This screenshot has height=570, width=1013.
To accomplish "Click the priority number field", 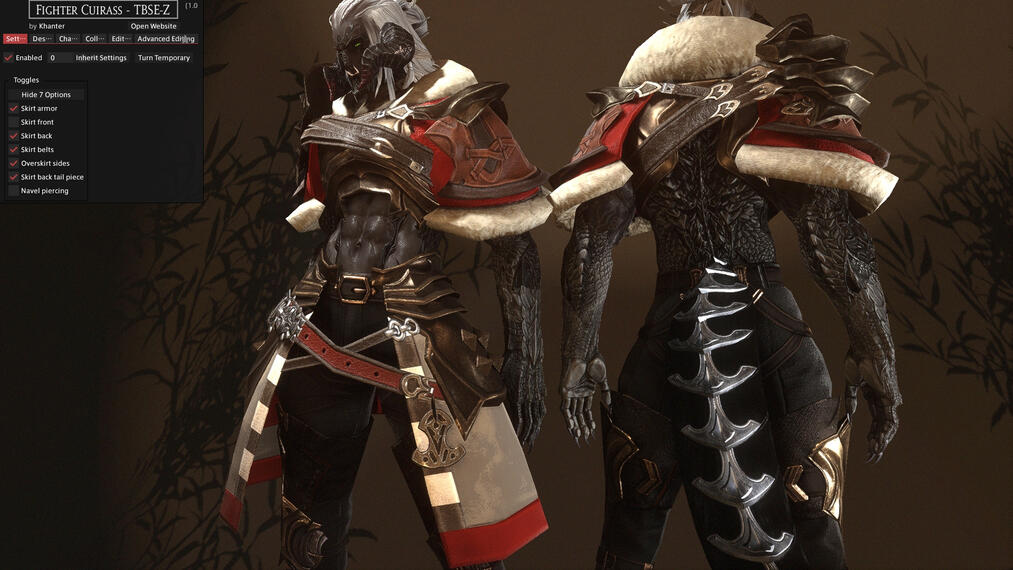I will pyautogui.click(x=59, y=58).
